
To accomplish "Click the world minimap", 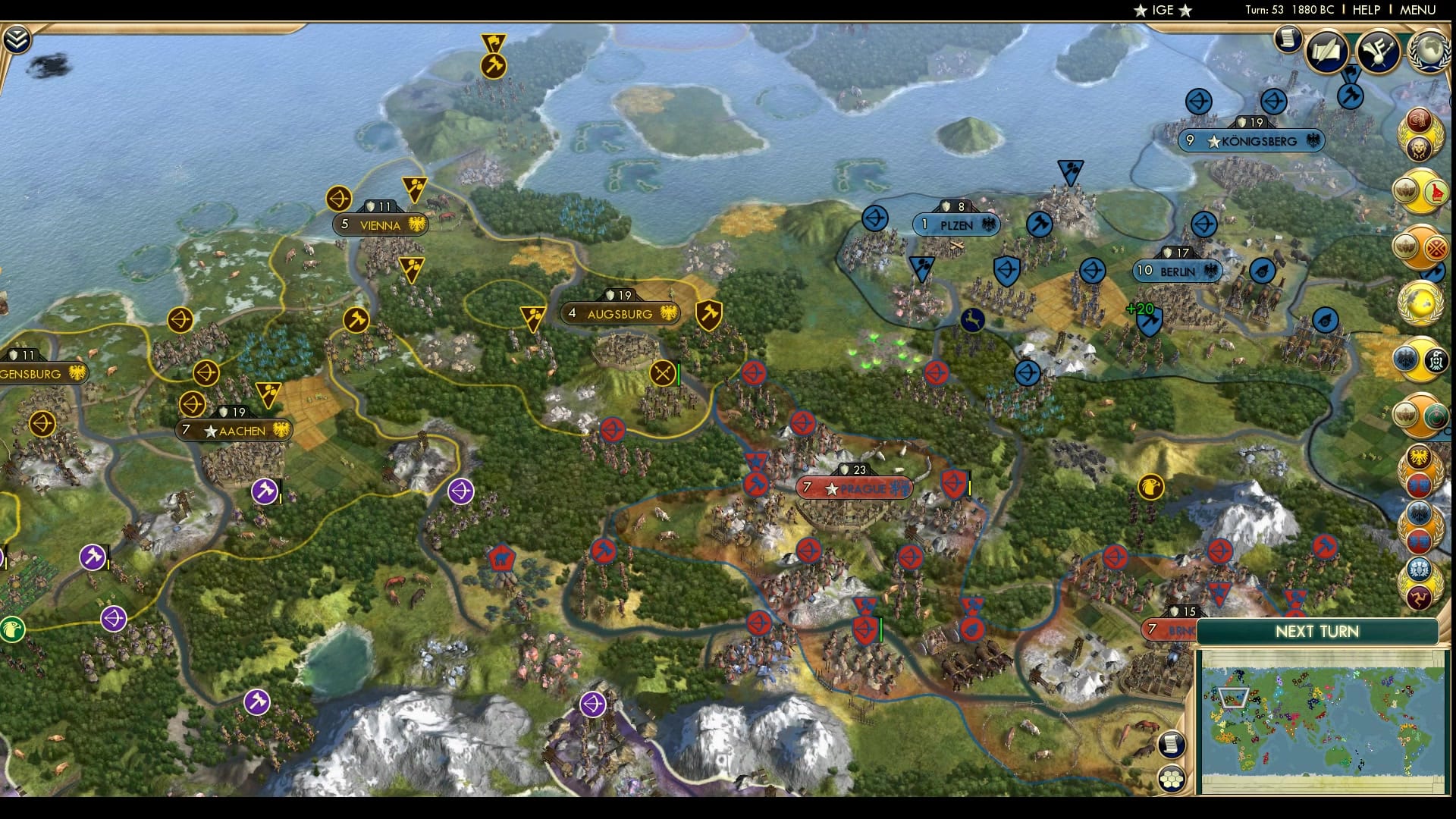I will click(1323, 720).
